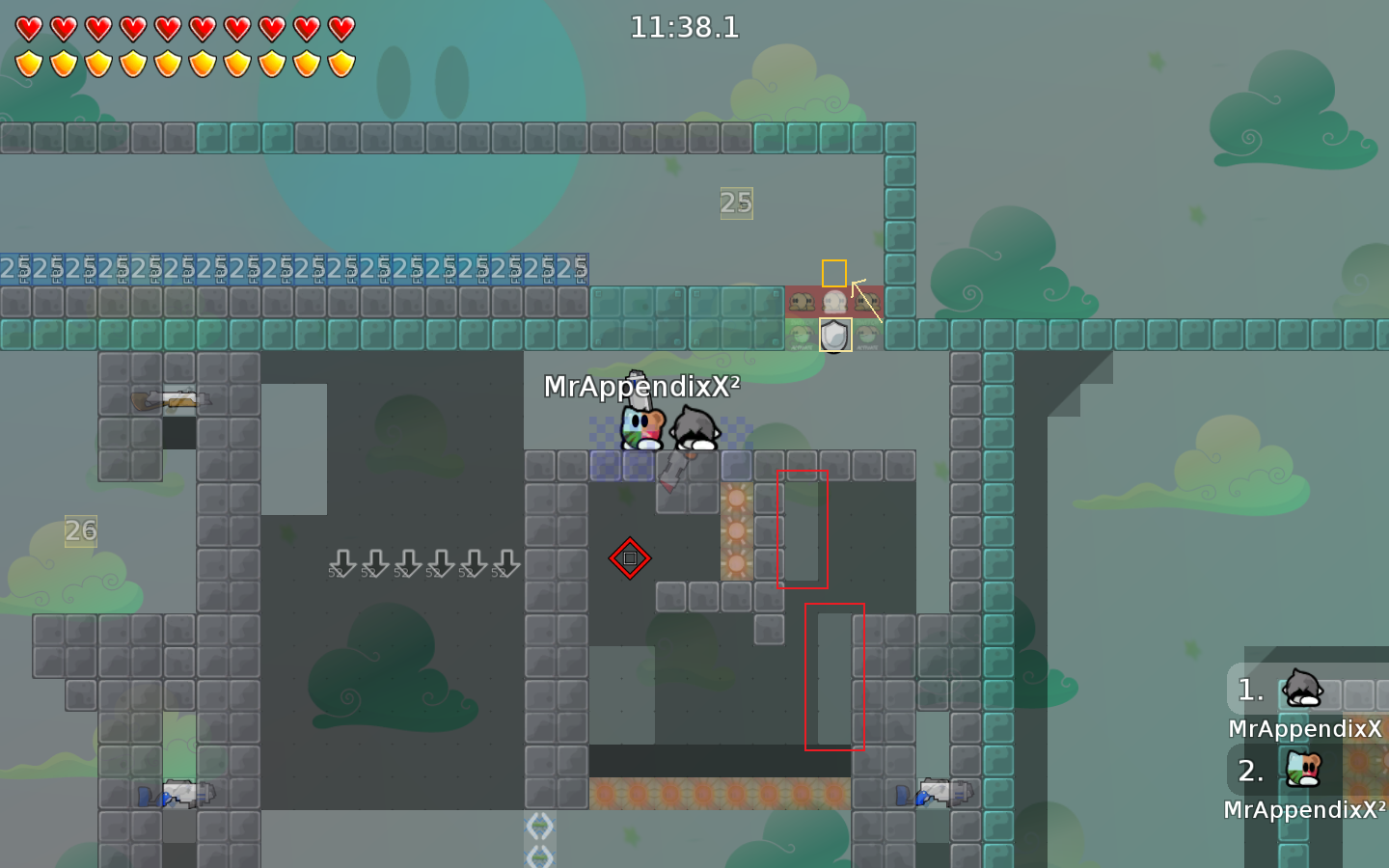Collect the shield power-up in the highlighted frame
Screen dimensions: 1389x868
833,335
